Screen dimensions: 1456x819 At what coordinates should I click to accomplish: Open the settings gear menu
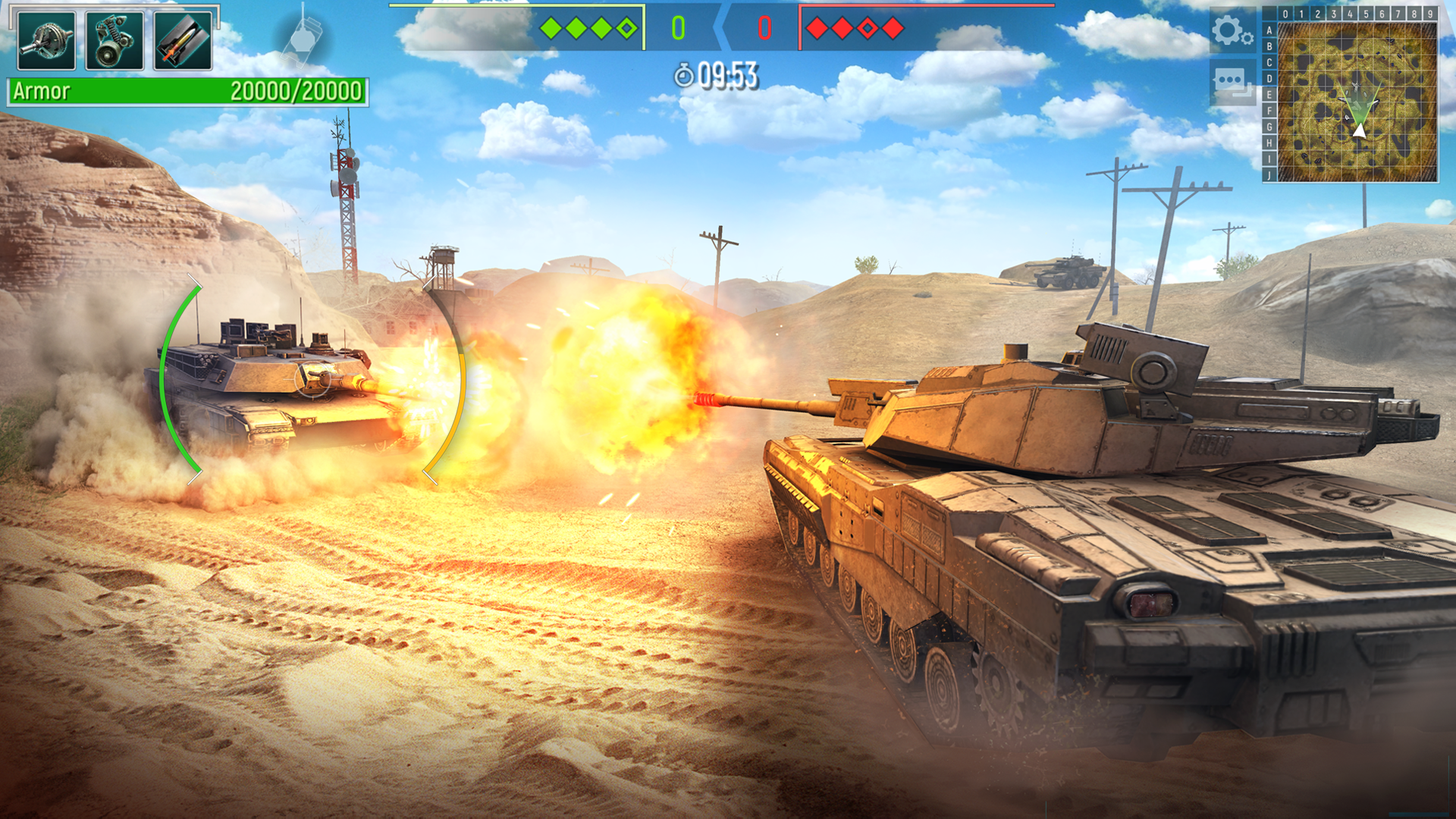(1231, 31)
